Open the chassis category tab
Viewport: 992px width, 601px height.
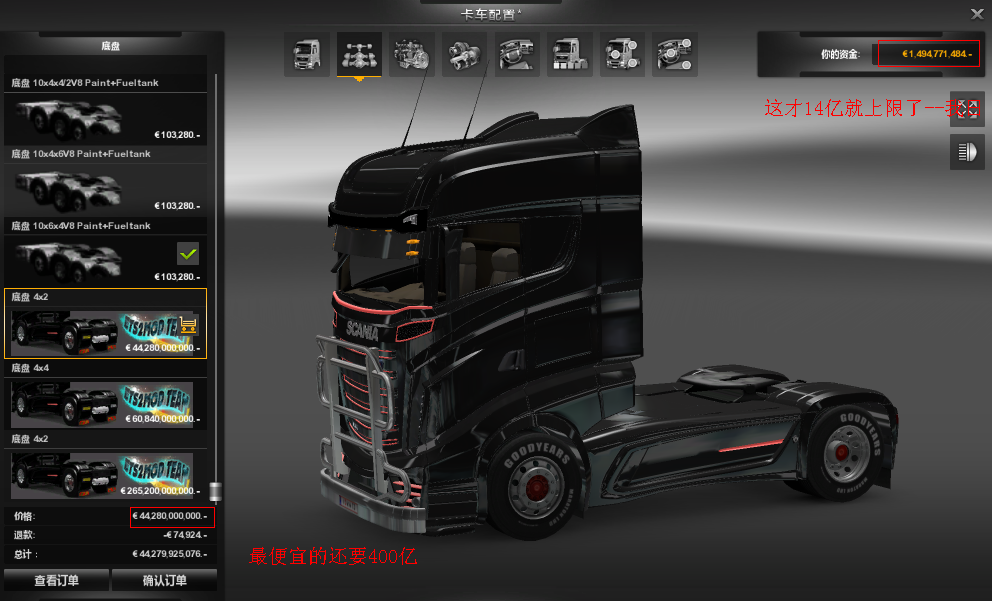(x=359, y=54)
